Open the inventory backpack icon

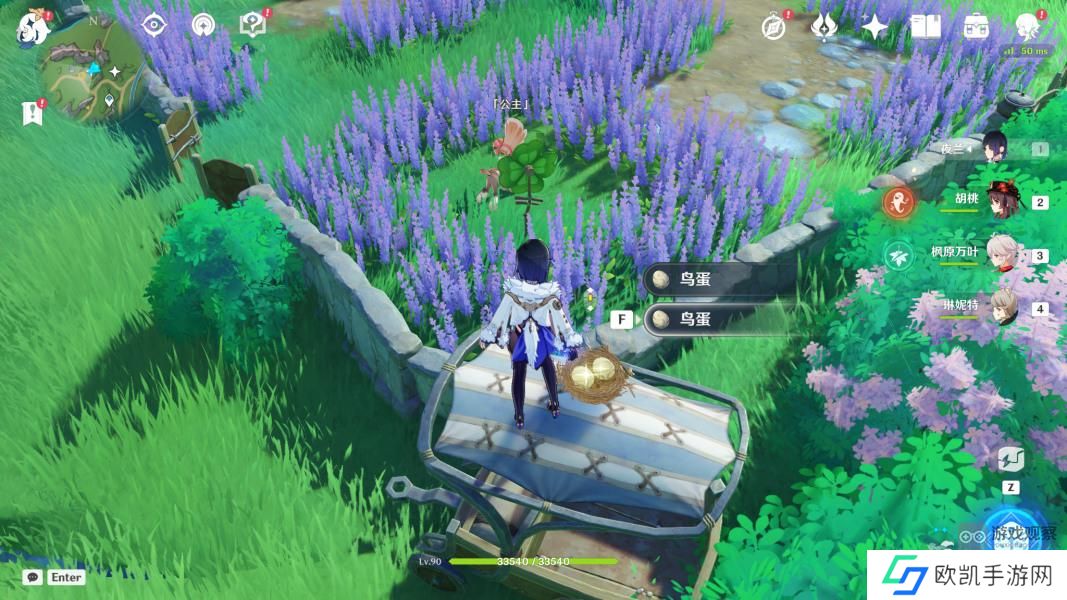pos(976,27)
